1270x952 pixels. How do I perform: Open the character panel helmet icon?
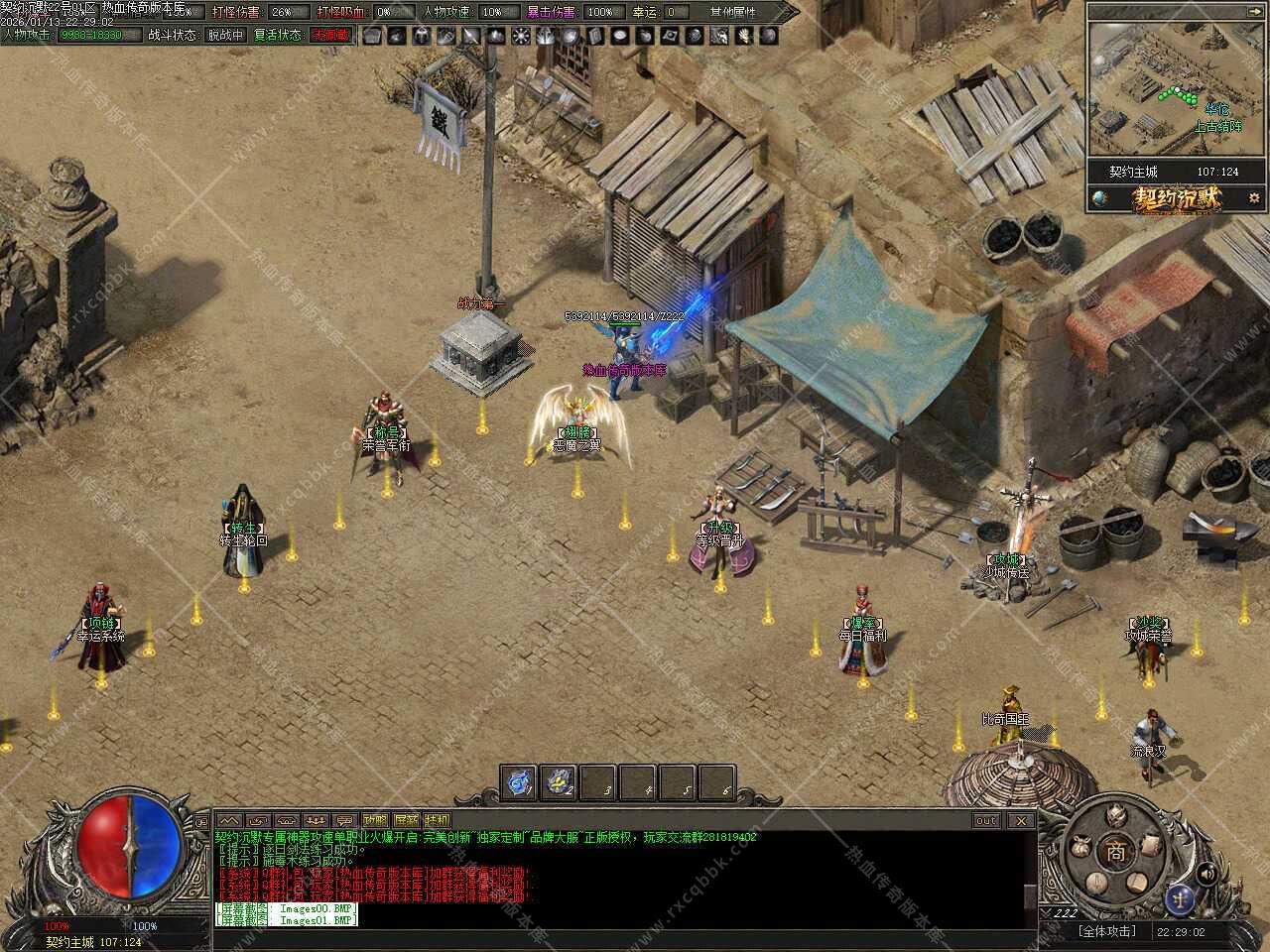(x=1118, y=815)
